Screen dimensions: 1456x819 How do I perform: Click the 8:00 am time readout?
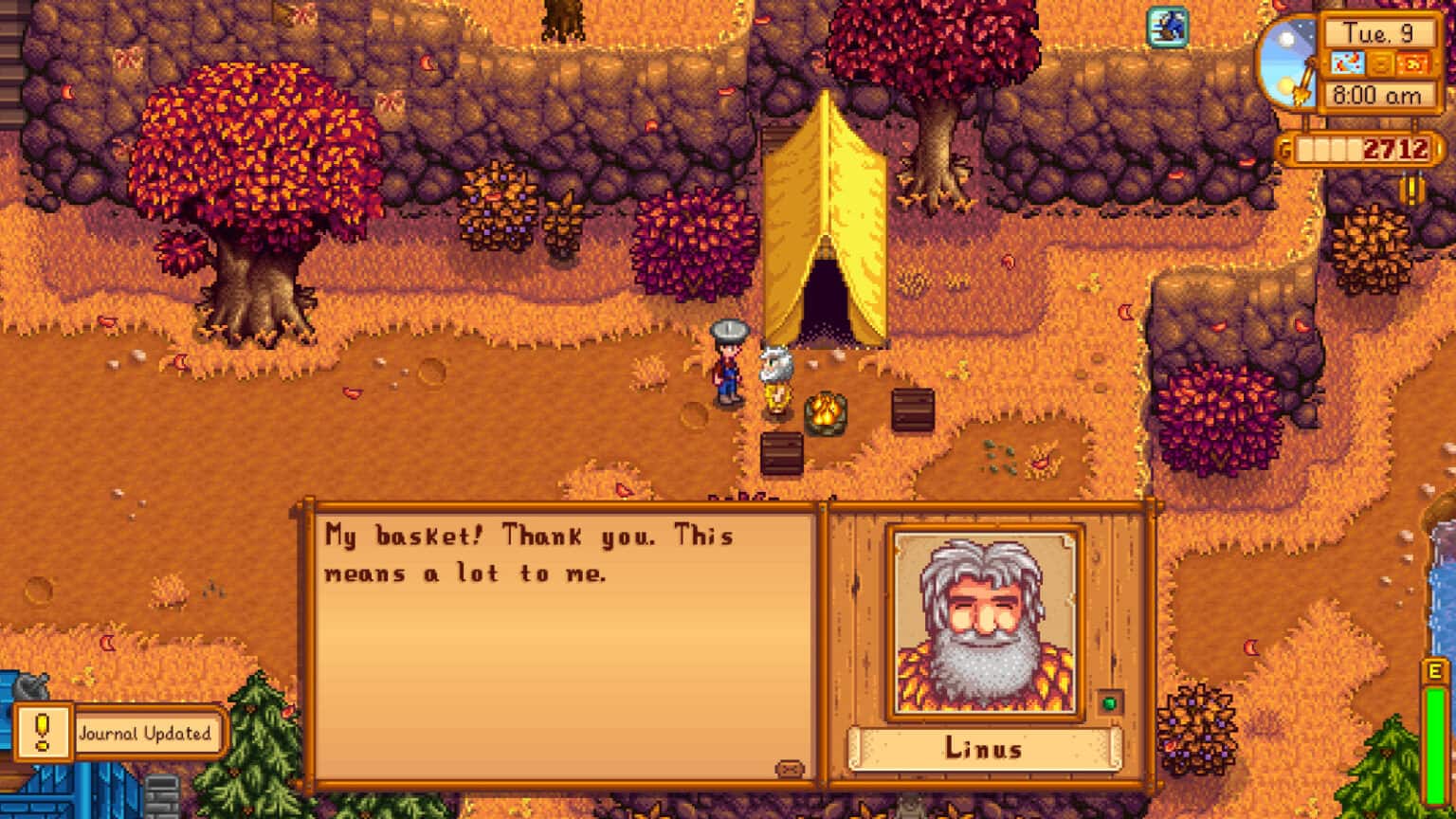click(1378, 95)
